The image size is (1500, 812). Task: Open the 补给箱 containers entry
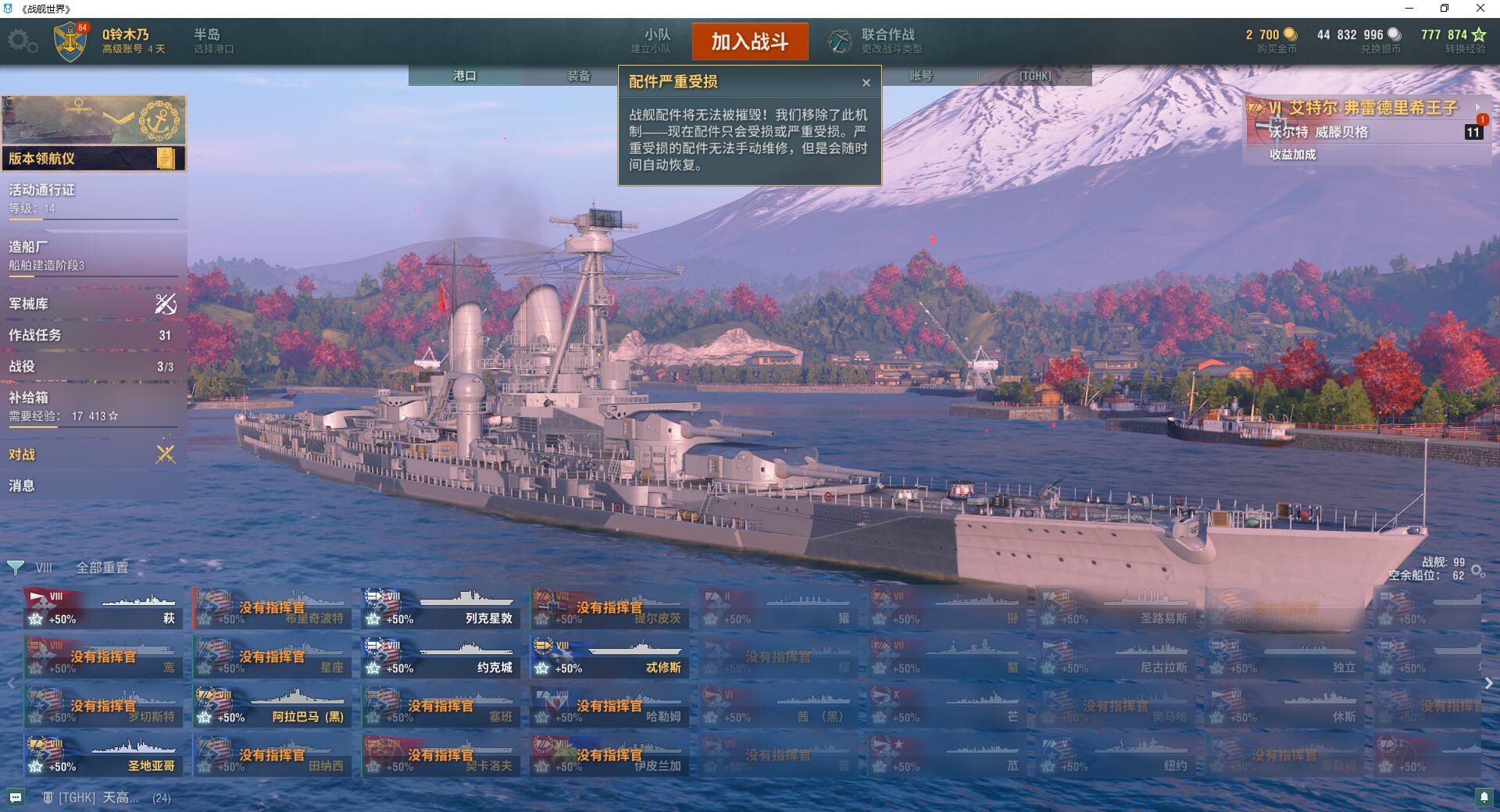(92, 406)
